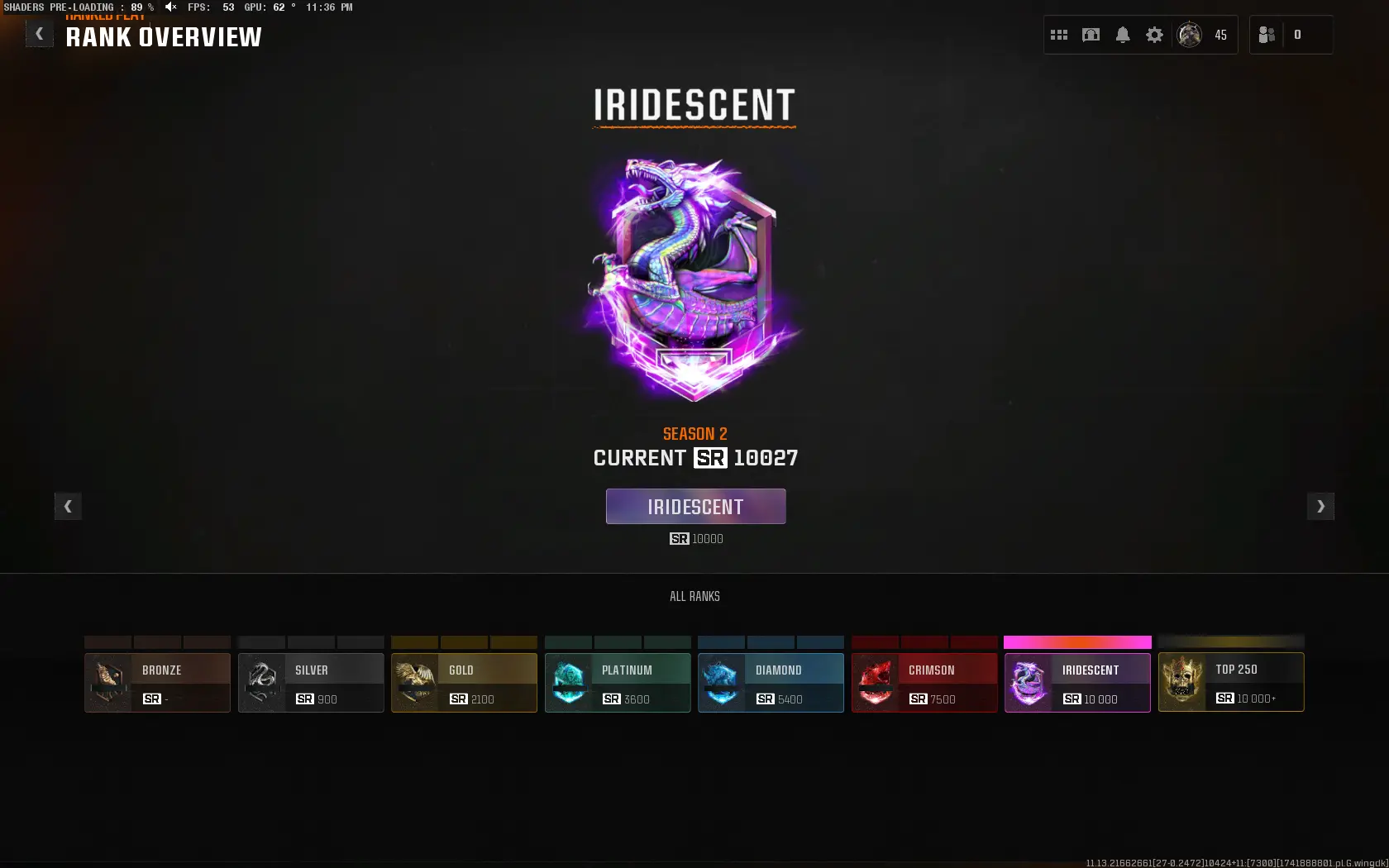Screen dimensions: 1389x868
Task: Select your level 45 player emblem
Action: point(1189,35)
